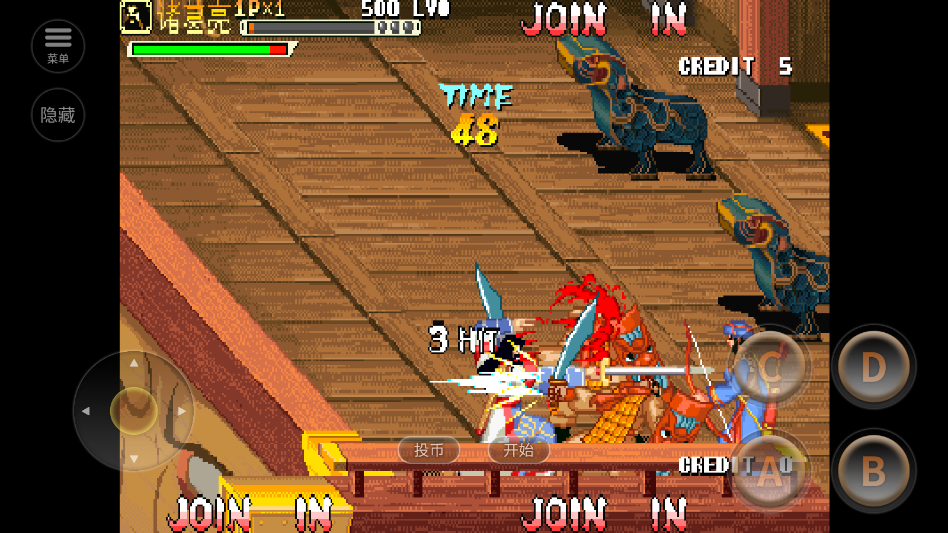The image size is (948, 533).
Task: Tap the virtual joystick's up arrow
Action: [134, 362]
